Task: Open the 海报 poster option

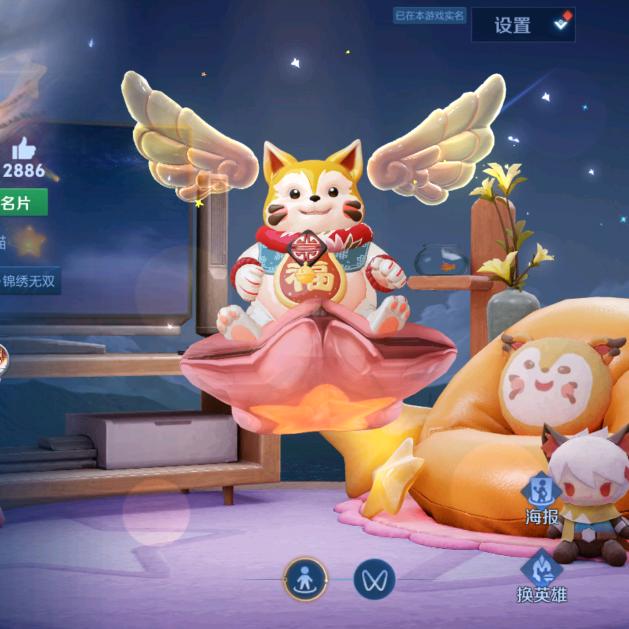Action: click(x=542, y=500)
